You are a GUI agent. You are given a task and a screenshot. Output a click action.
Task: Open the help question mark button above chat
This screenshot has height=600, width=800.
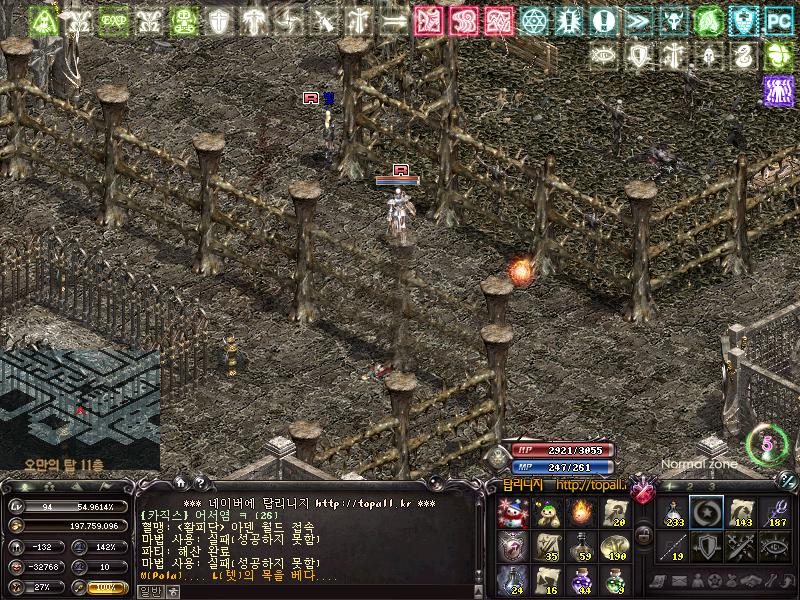coord(199,483)
